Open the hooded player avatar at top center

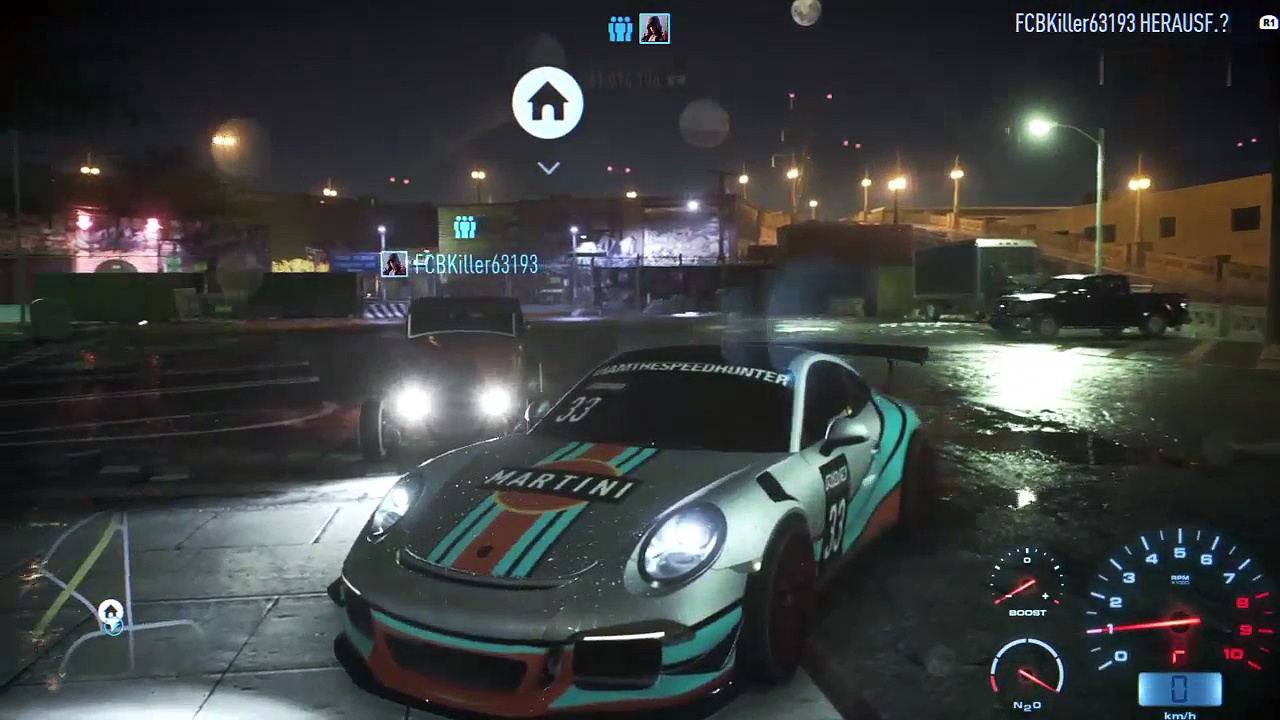coord(654,29)
